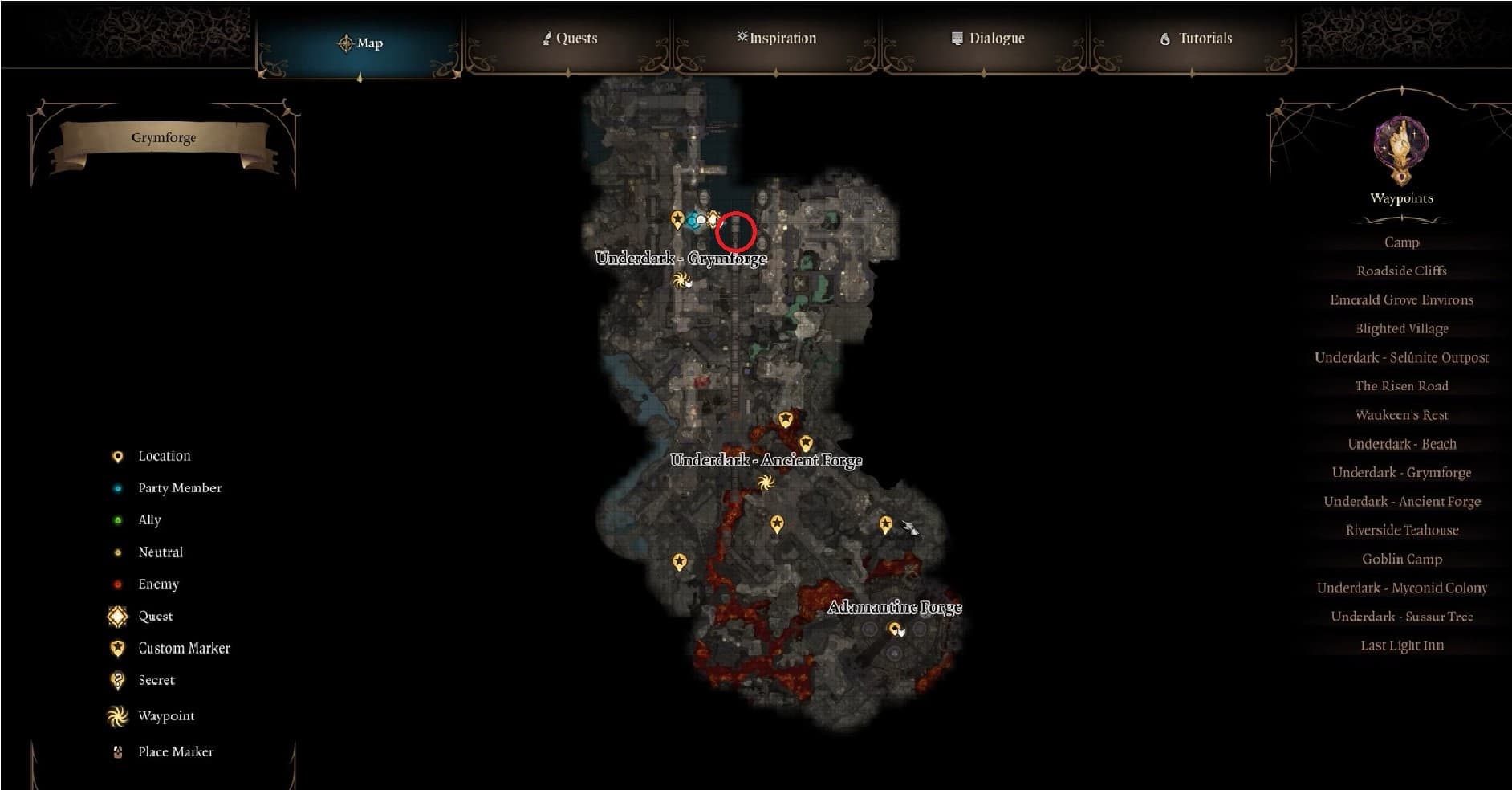Select The Risen Road waypoint
This screenshot has width=1512, height=790.
click(x=1401, y=386)
